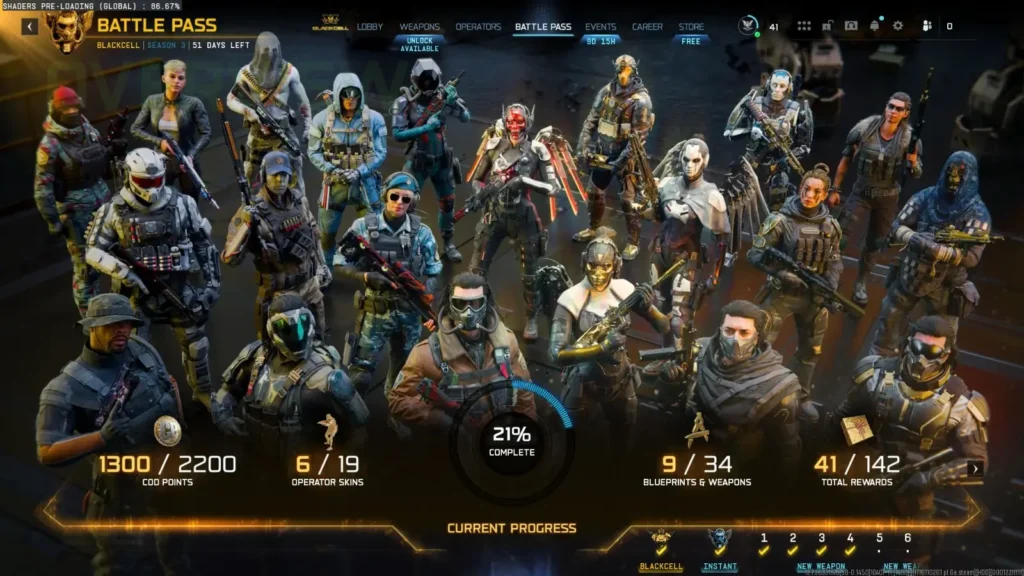
Task: Select the Battle Pass tab
Action: point(543,27)
